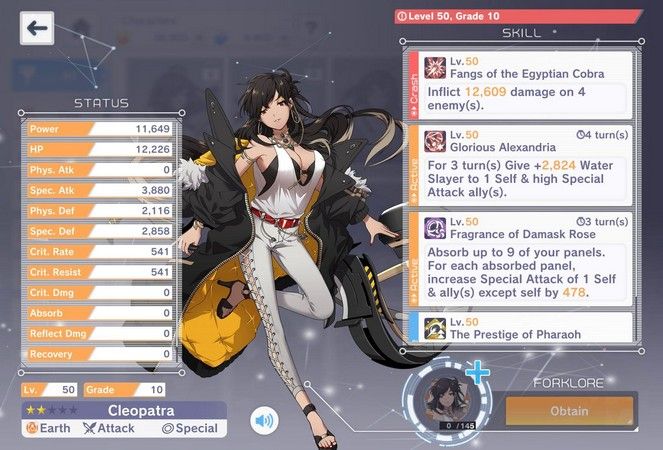The width and height of the screenshot is (663, 450).
Task: Play Cleopatra's voice with the speaker icon
Action: [x=264, y=420]
